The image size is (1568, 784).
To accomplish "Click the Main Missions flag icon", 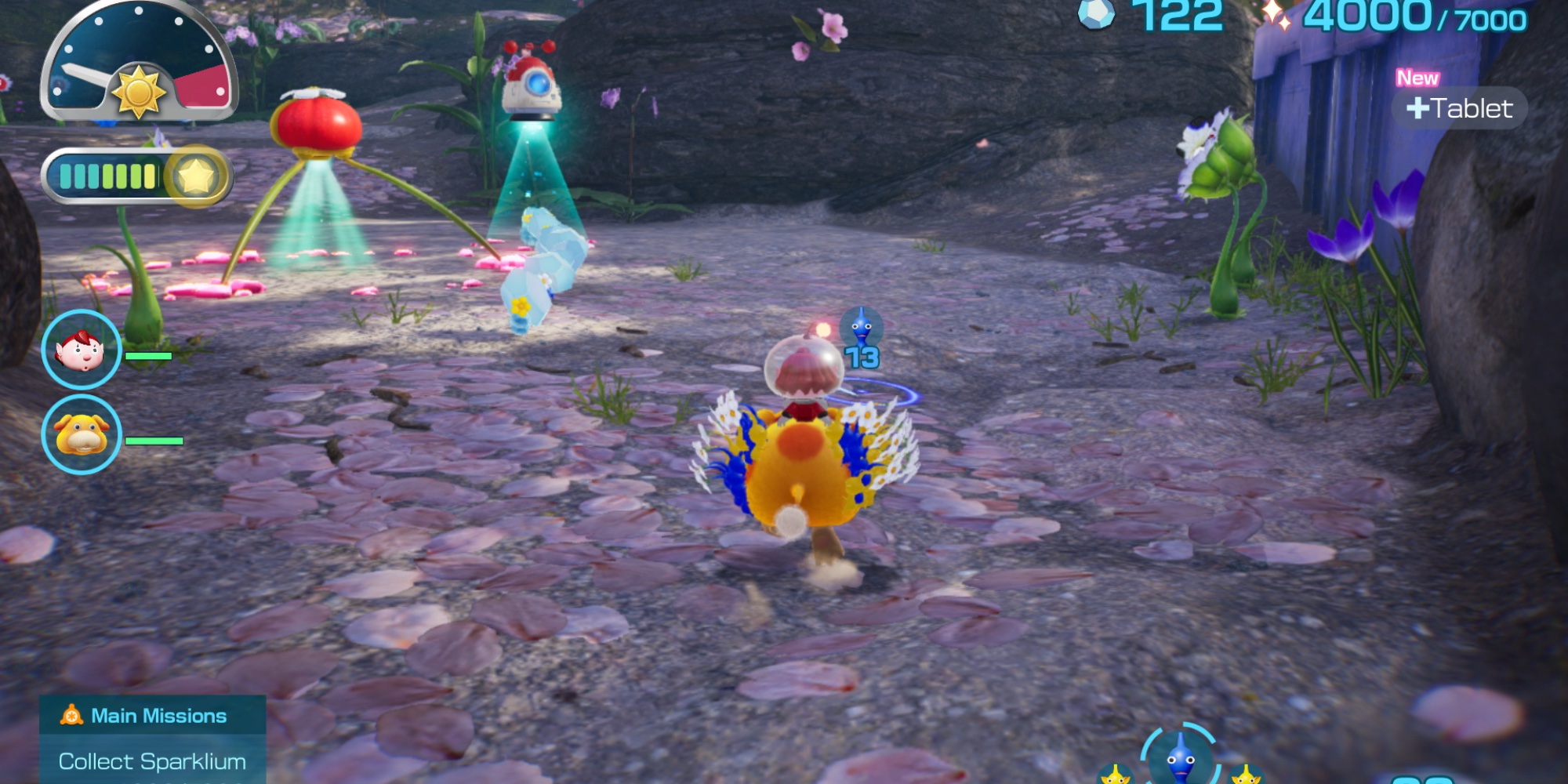I will tap(70, 715).
